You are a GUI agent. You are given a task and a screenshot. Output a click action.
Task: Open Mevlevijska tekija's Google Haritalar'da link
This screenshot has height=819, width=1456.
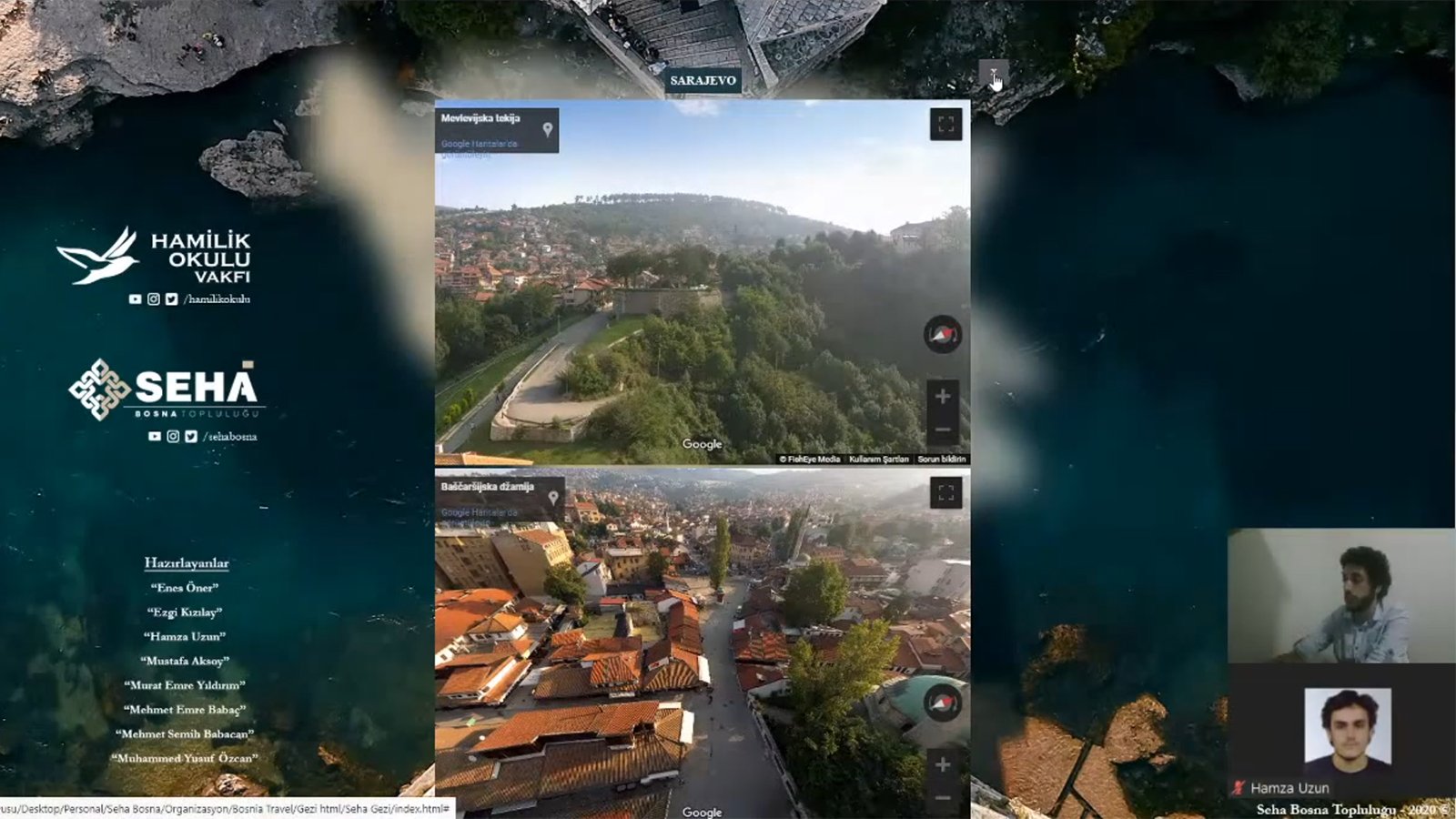click(x=479, y=144)
